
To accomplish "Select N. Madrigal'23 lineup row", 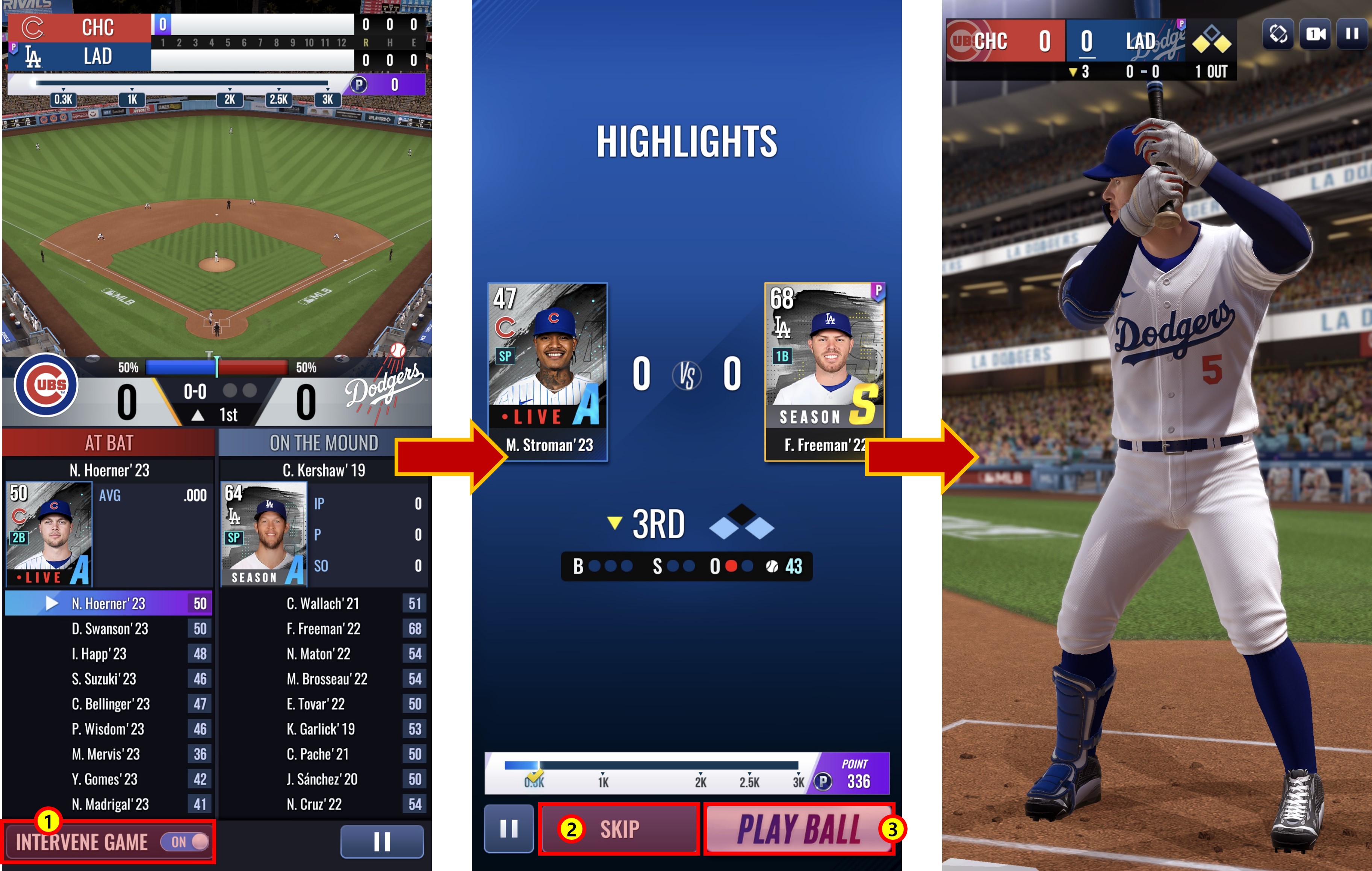I will 110,804.
